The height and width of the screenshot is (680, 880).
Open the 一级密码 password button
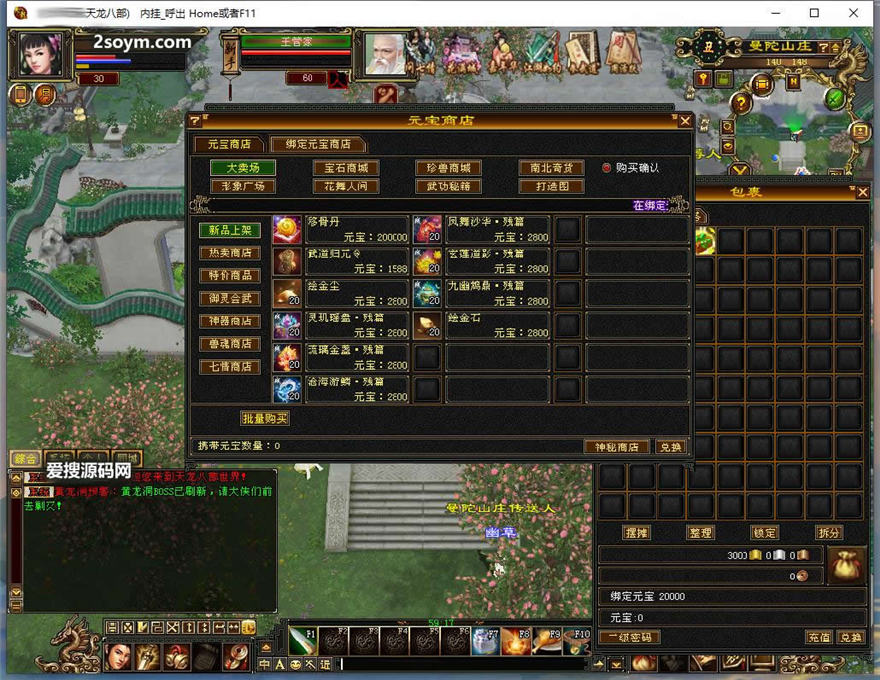coord(631,637)
